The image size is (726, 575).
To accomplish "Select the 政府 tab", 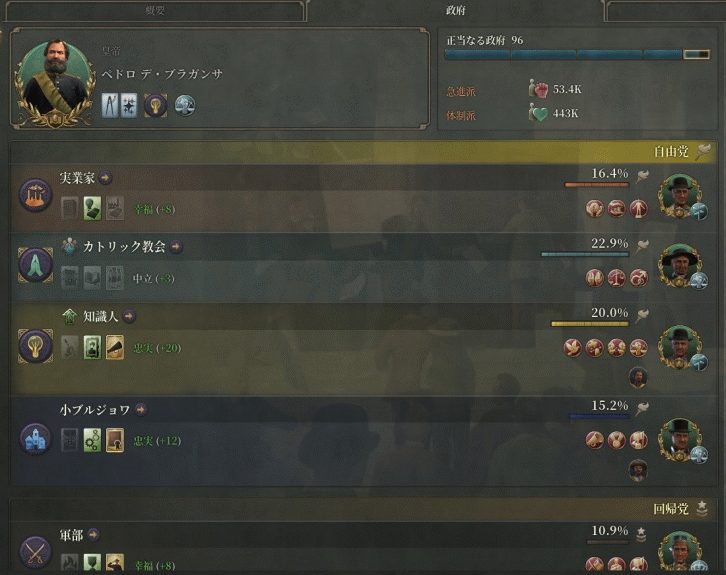I will [455, 10].
